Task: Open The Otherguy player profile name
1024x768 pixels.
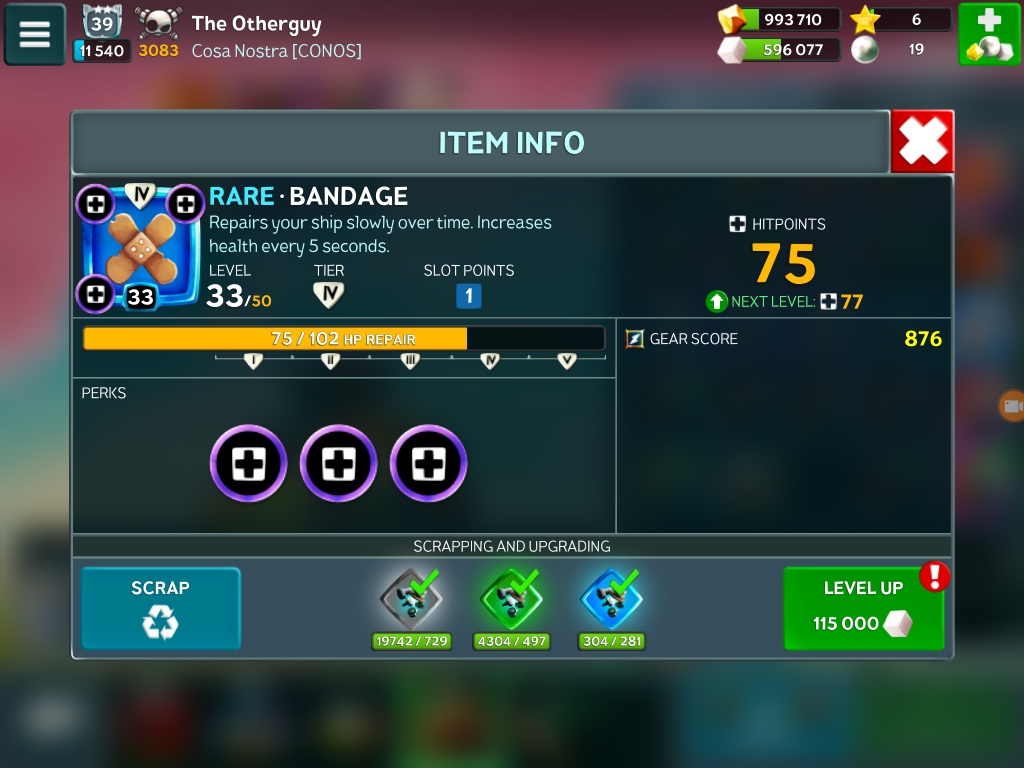Action: [x=256, y=23]
